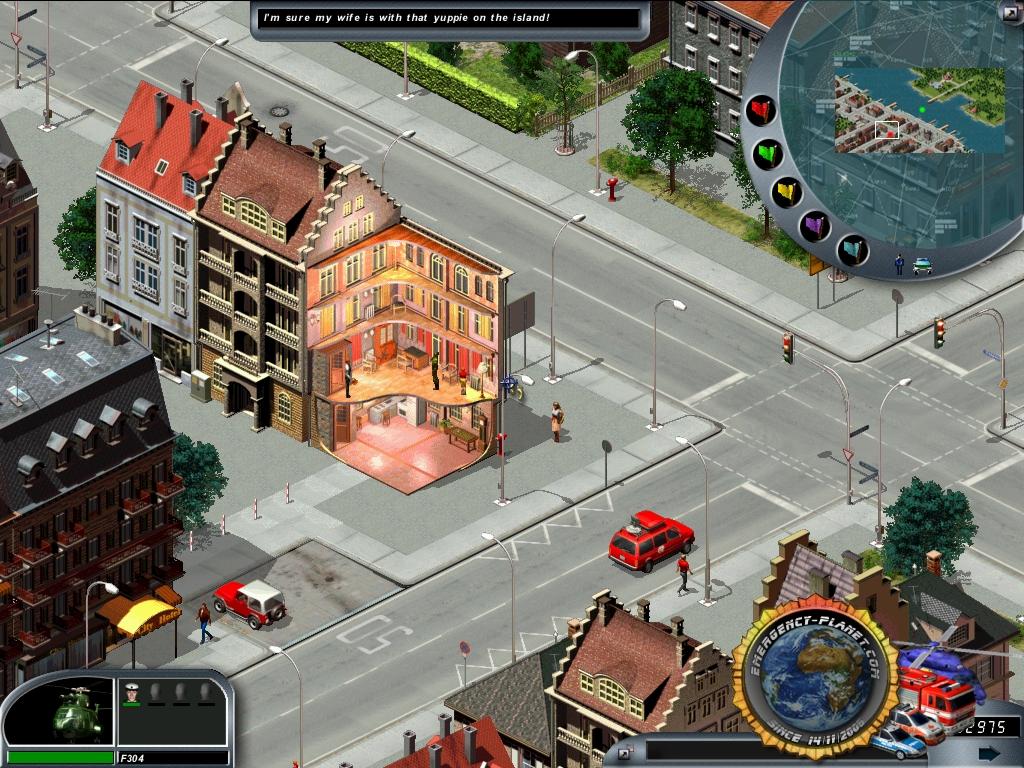Viewport: 1024px width, 768px height.
Task: Pick the yellow flag marker
Action: (787, 193)
